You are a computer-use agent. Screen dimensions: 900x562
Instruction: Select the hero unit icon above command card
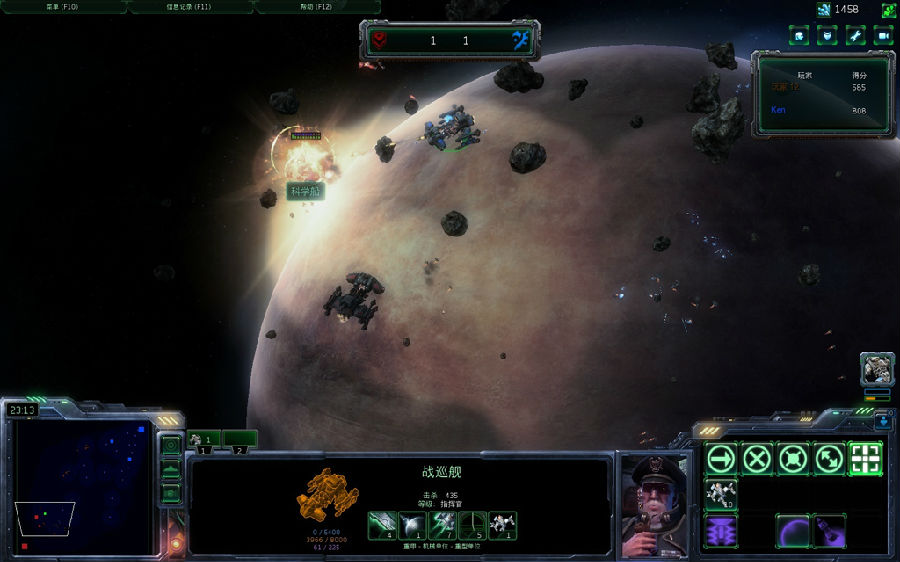876,369
